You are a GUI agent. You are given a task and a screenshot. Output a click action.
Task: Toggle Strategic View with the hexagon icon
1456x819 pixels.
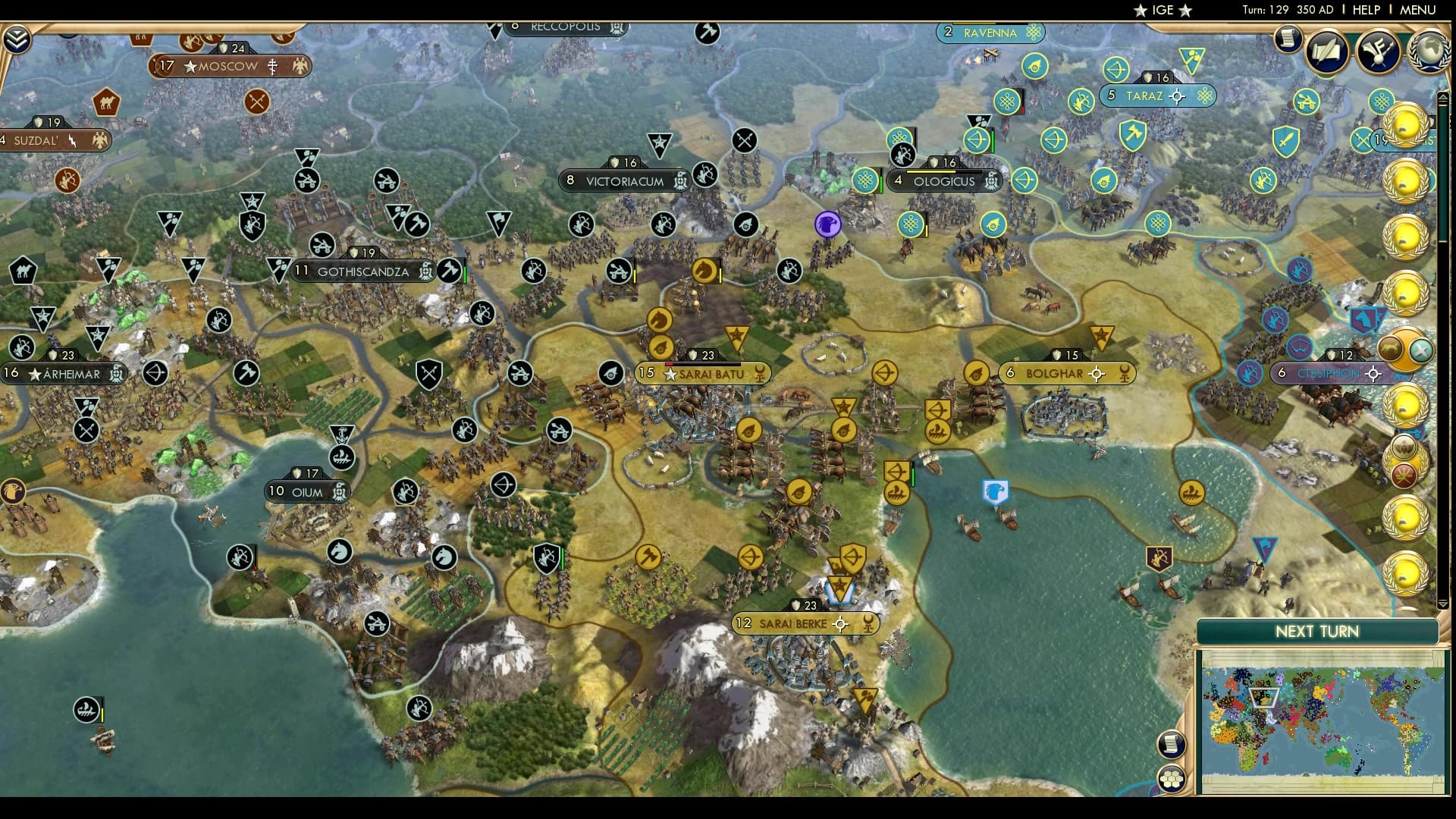[1172, 778]
